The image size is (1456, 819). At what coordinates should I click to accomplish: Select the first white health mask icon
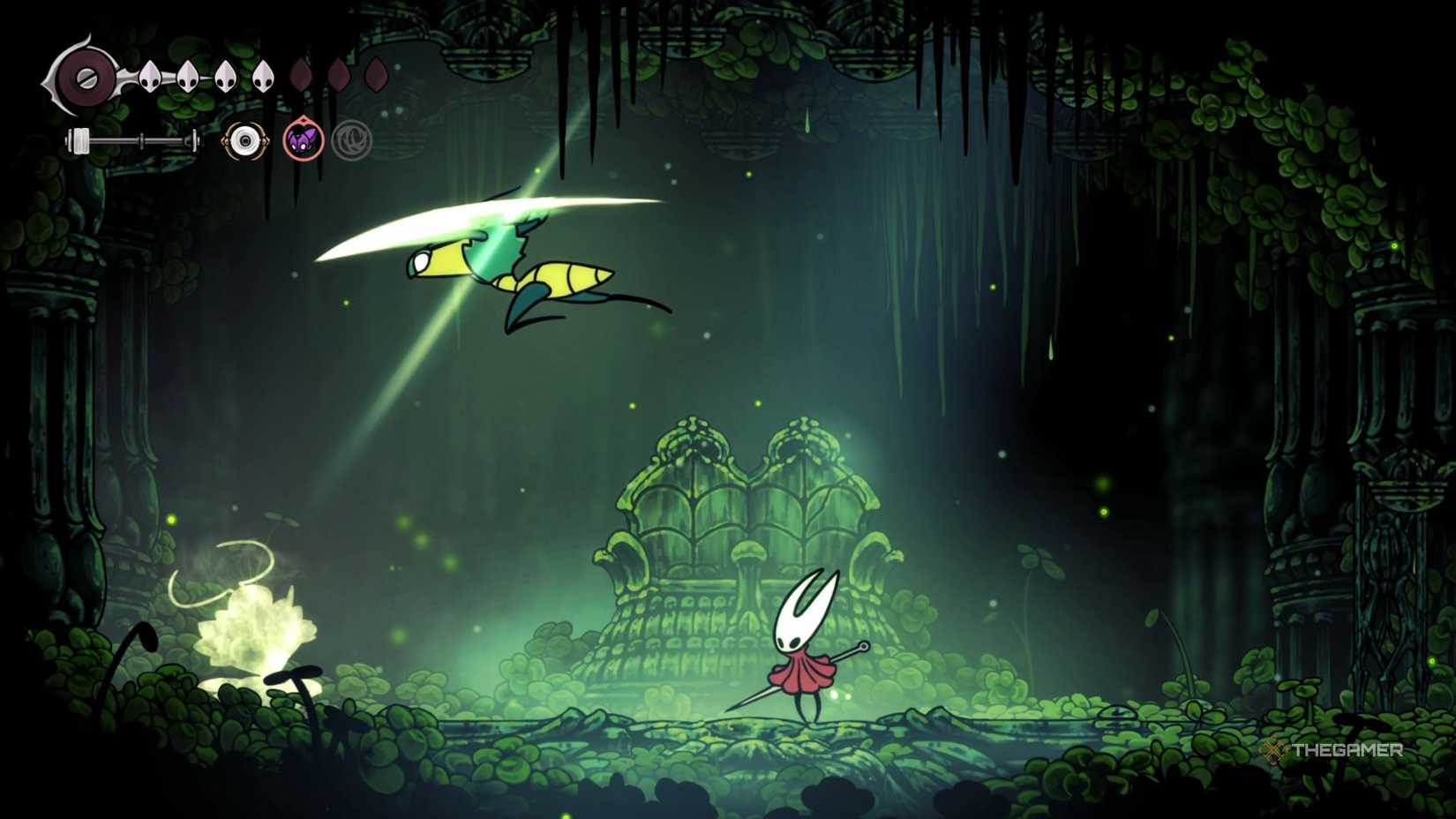coord(150,76)
